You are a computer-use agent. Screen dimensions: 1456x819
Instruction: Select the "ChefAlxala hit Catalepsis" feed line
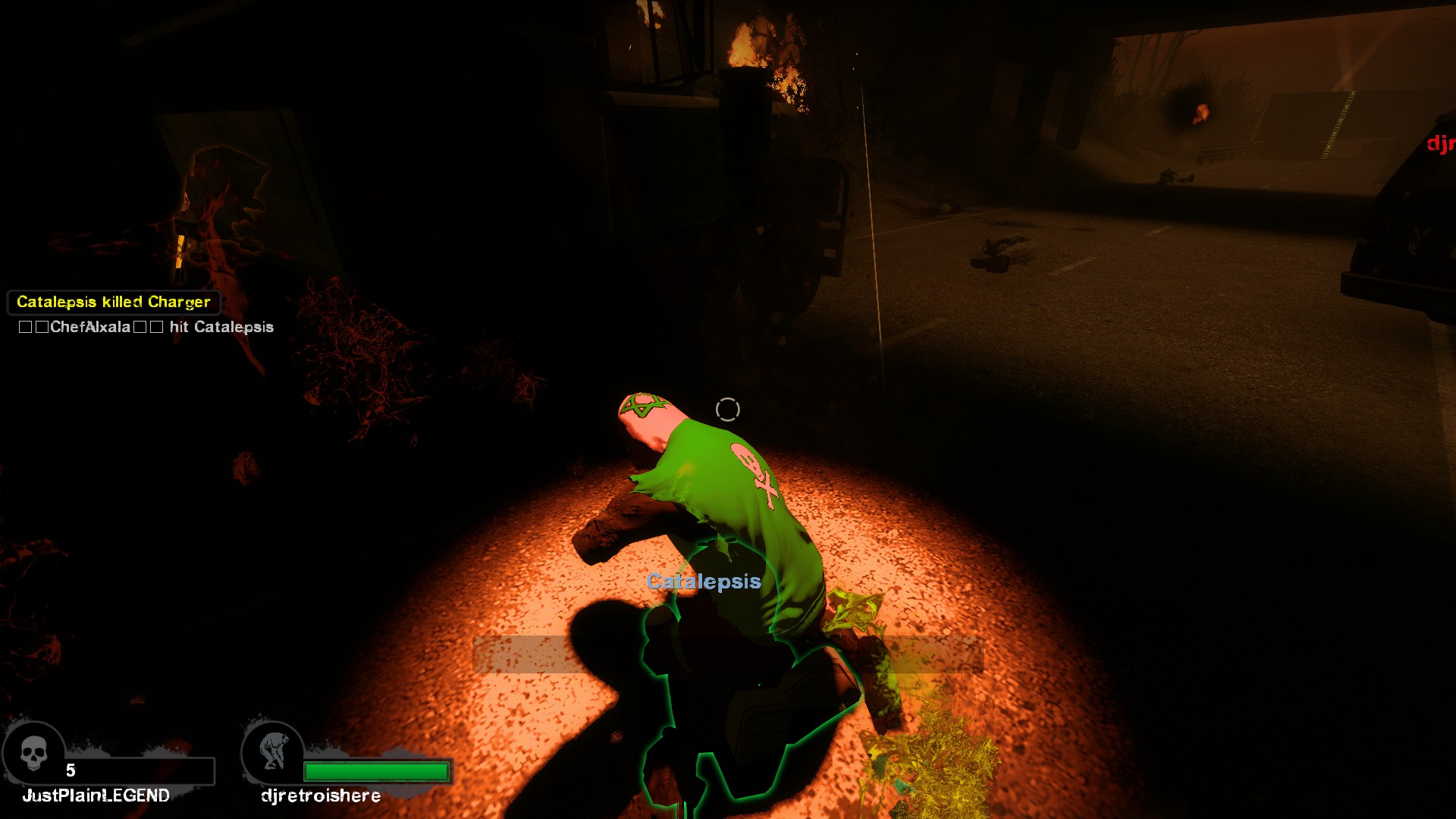[146, 327]
